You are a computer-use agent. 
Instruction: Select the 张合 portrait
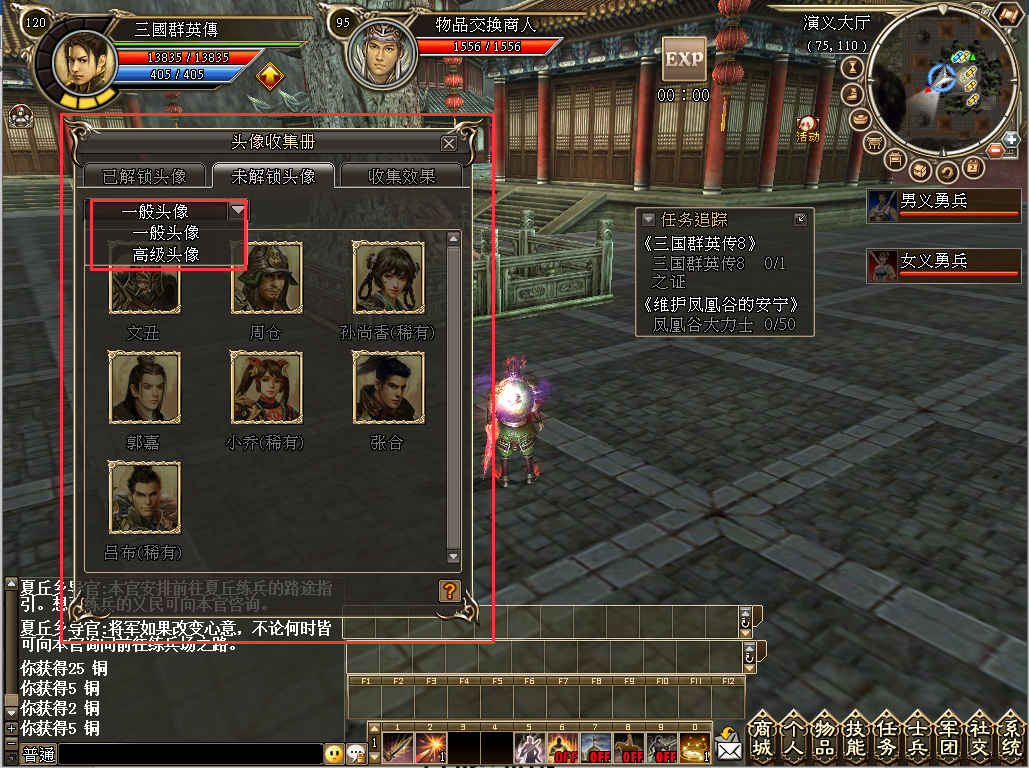(388, 387)
